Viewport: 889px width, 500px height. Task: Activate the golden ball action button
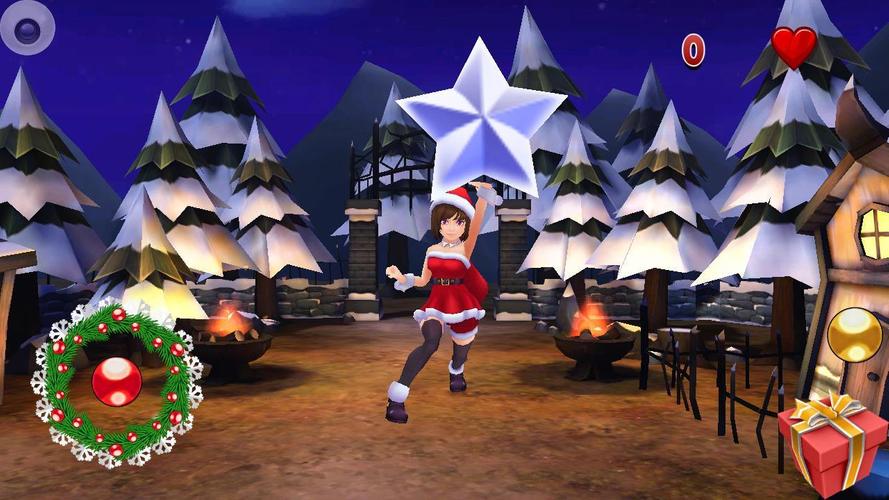[x=854, y=334]
